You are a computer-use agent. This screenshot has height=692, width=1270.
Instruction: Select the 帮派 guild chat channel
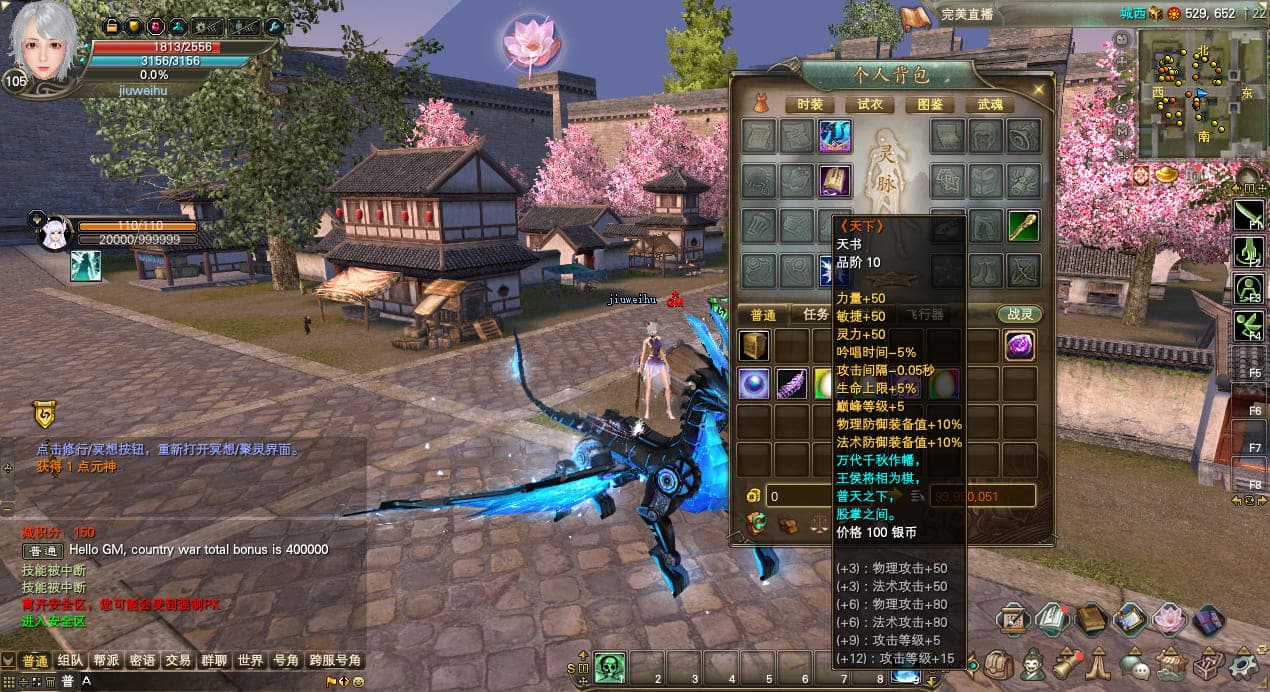point(107,661)
